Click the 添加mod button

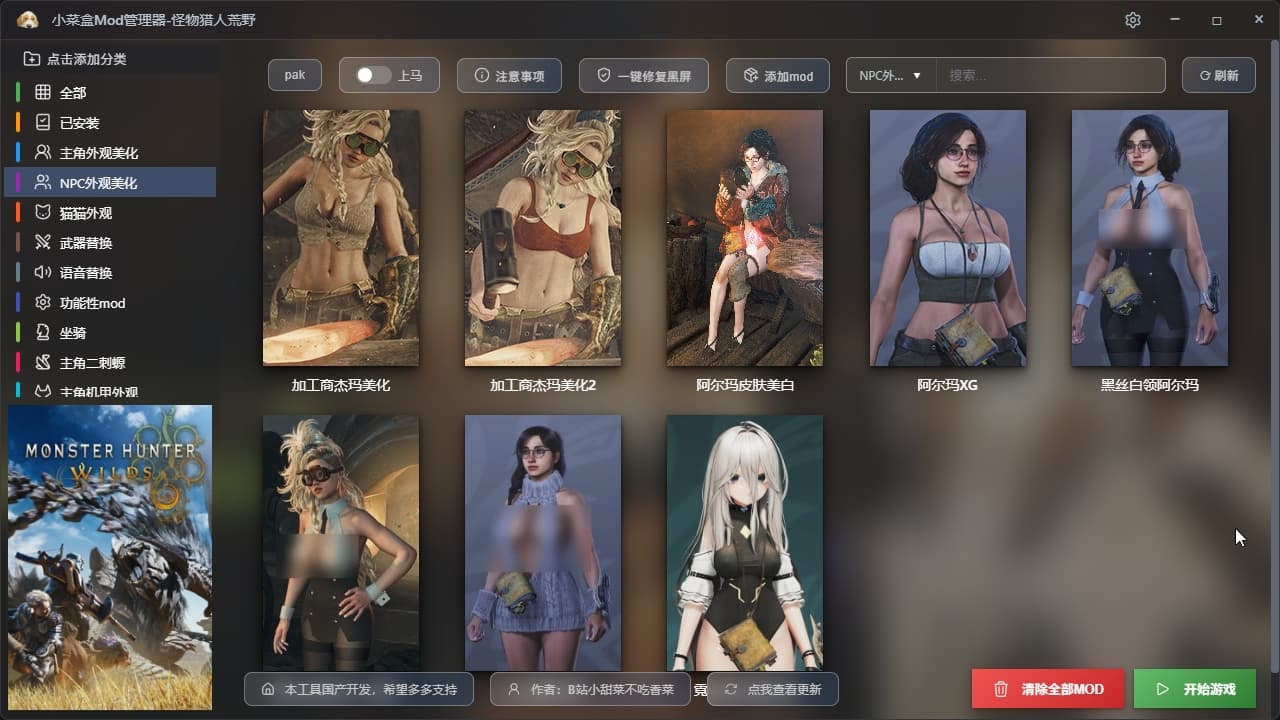click(x=777, y=76)
